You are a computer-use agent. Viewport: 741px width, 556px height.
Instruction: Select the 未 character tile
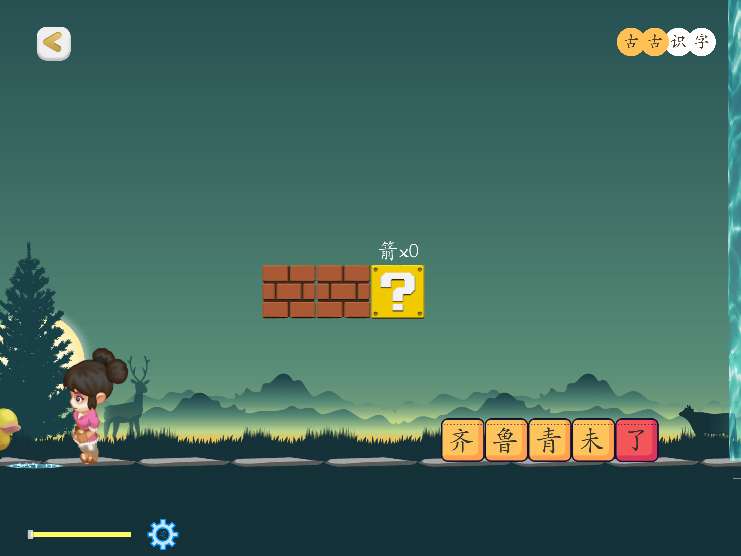click(x=593, y=440)
